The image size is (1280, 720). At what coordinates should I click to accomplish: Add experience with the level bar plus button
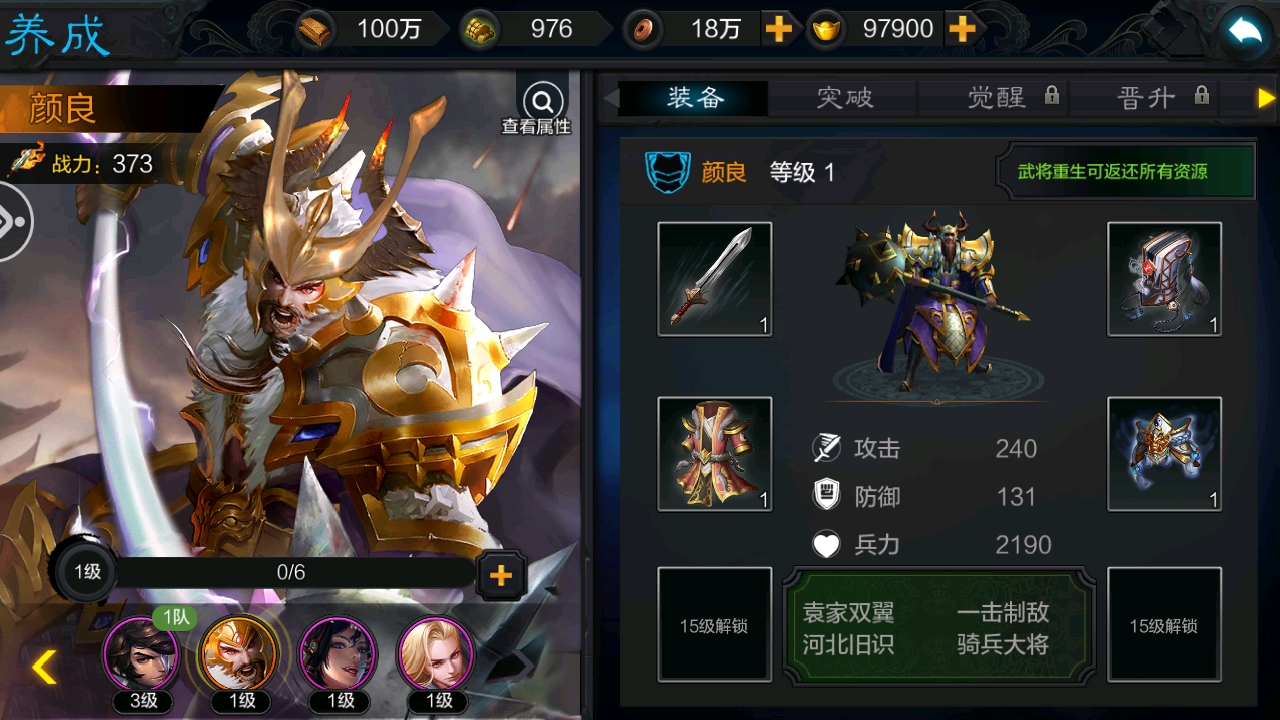500,574
